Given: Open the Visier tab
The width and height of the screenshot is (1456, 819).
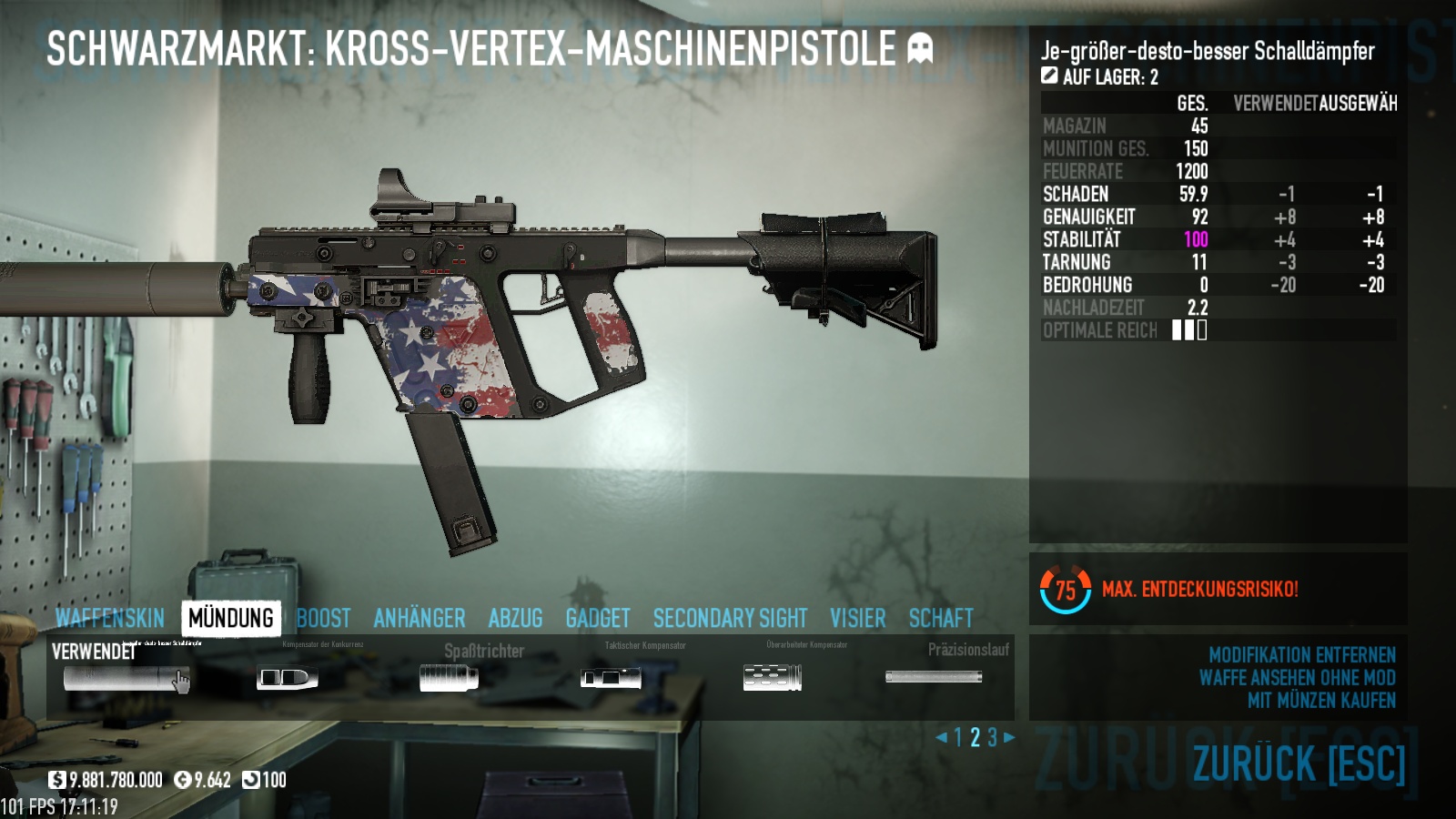Looking at the screenshot, I should click(x=857, y=619).
